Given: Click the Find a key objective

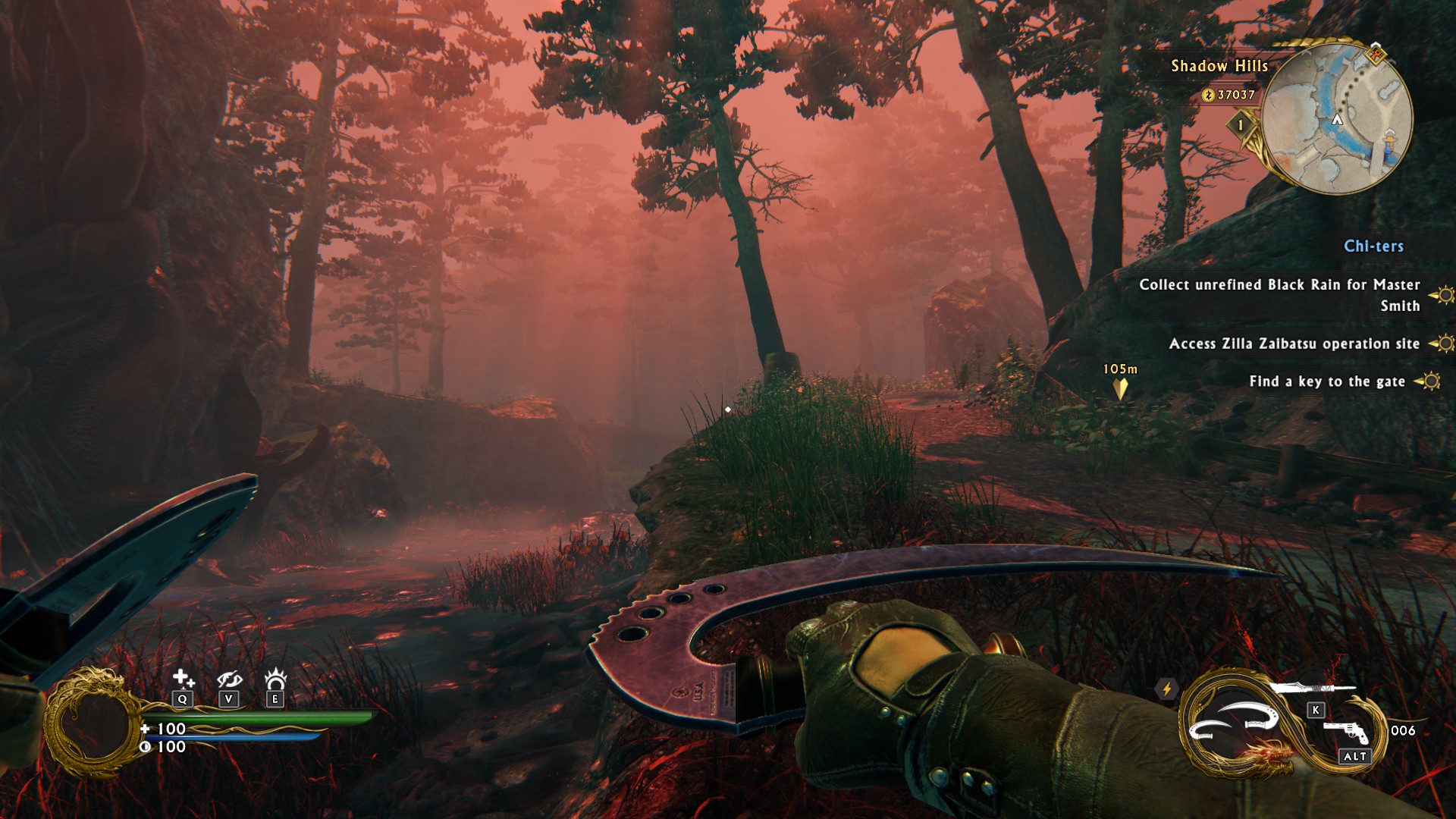Looking at the screenshot, I should pos(1326,381).
